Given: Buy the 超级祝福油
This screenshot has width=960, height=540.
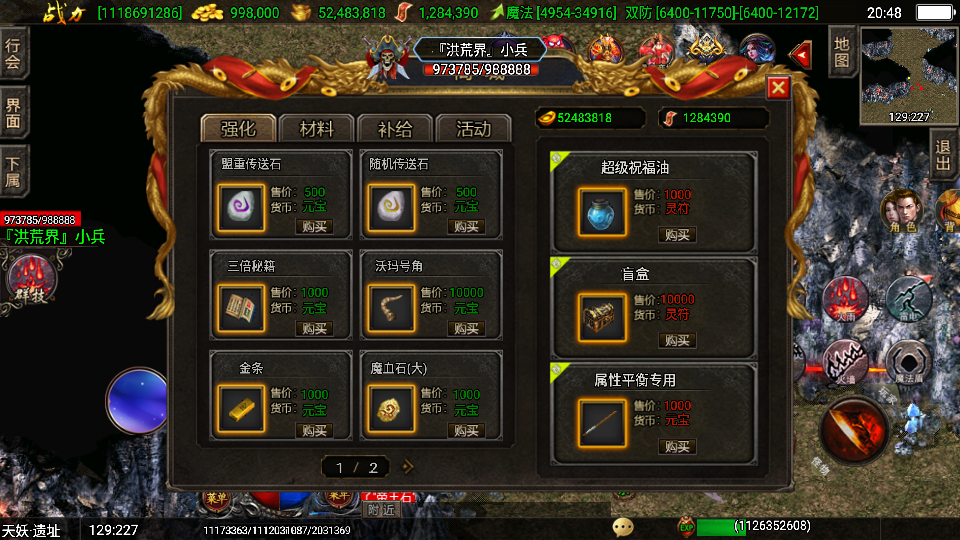Looking at the screenshot, I should tap(677, 235).
